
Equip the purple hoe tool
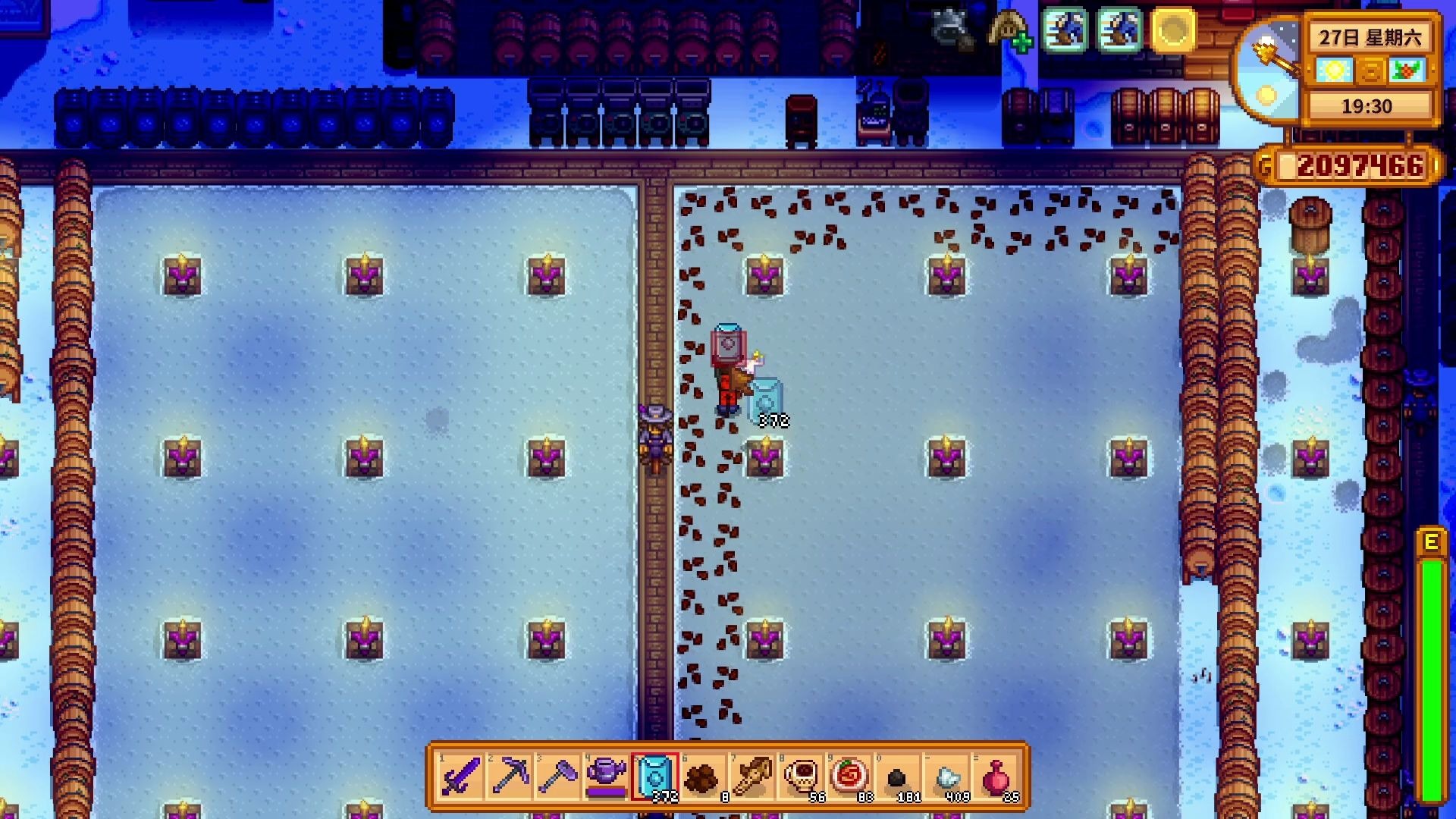point(558,777)
